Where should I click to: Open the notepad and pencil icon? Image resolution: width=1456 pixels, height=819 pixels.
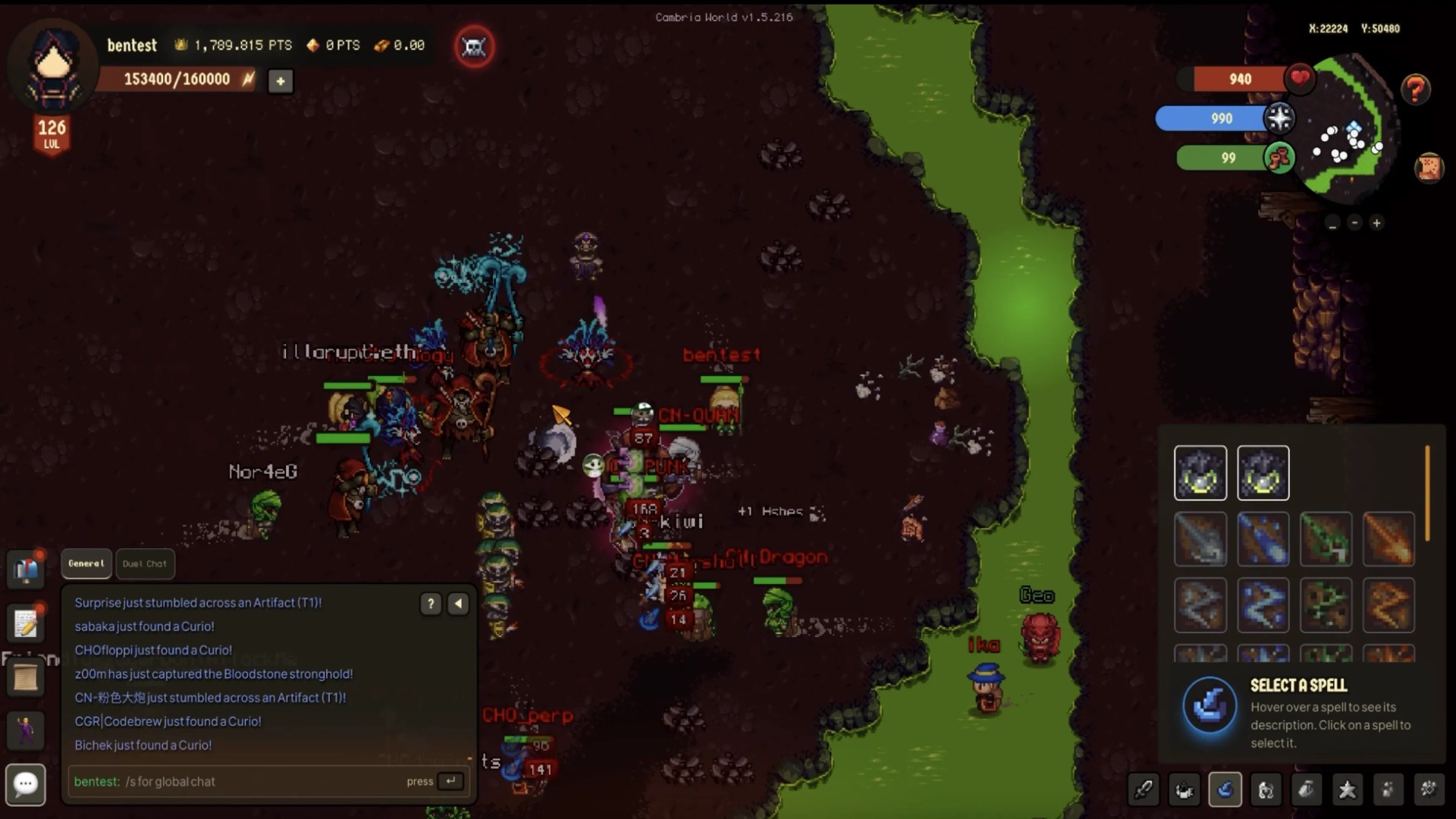pyautogui.click(x=26, y=623)
